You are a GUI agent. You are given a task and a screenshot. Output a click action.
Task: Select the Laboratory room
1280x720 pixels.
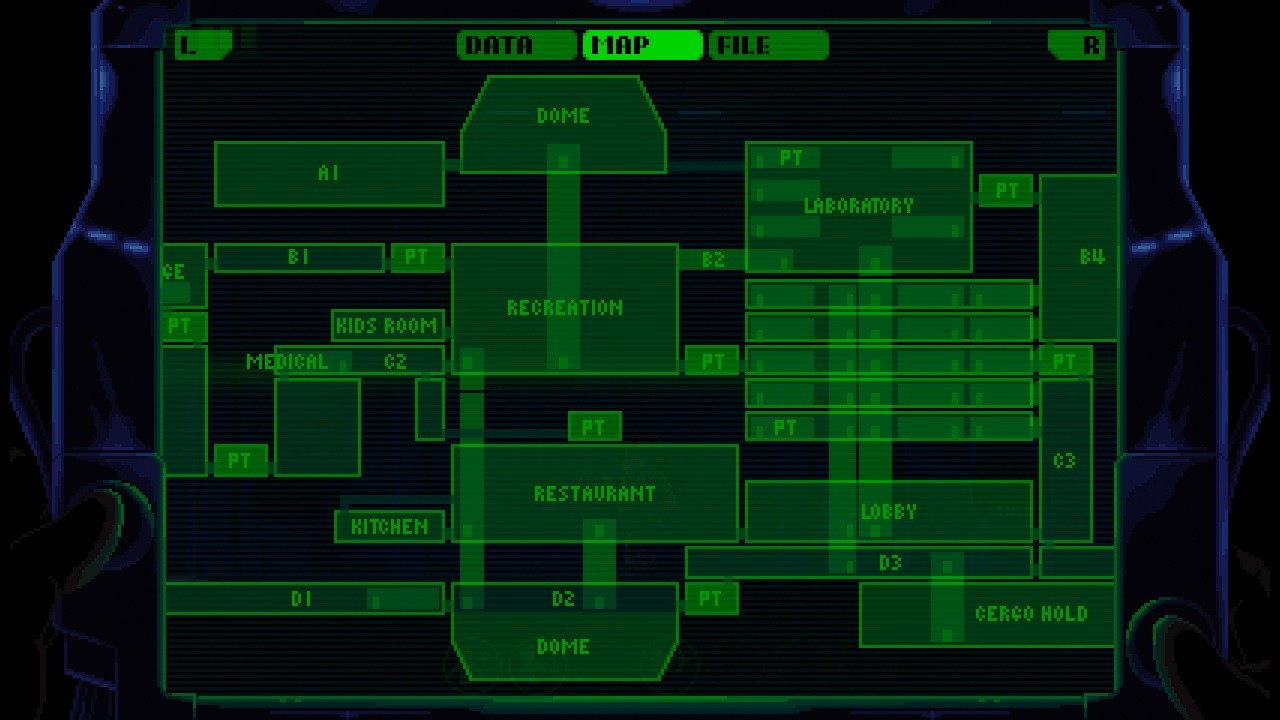click(x=858, y=205)
